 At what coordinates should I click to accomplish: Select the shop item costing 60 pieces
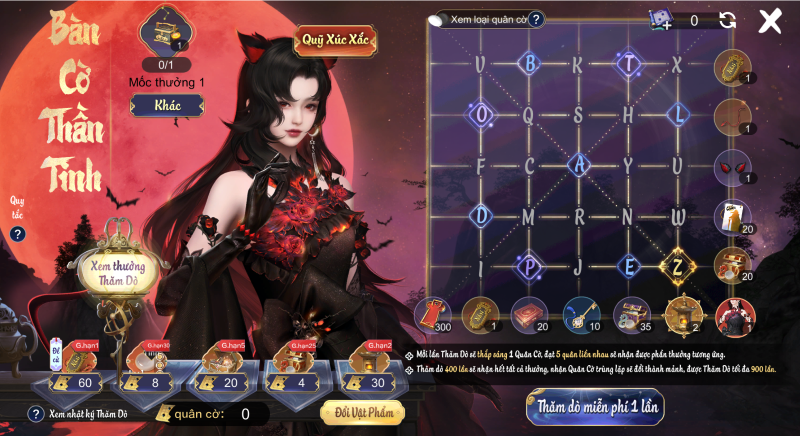pyautogui.click(x=75, y=367)
